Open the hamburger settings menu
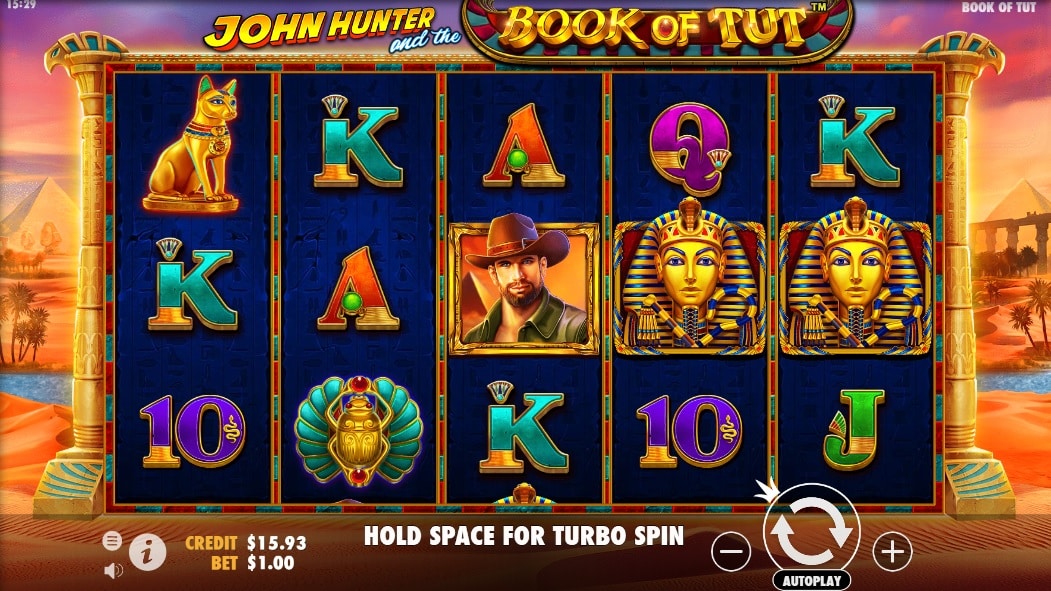 tap(112, 541)
